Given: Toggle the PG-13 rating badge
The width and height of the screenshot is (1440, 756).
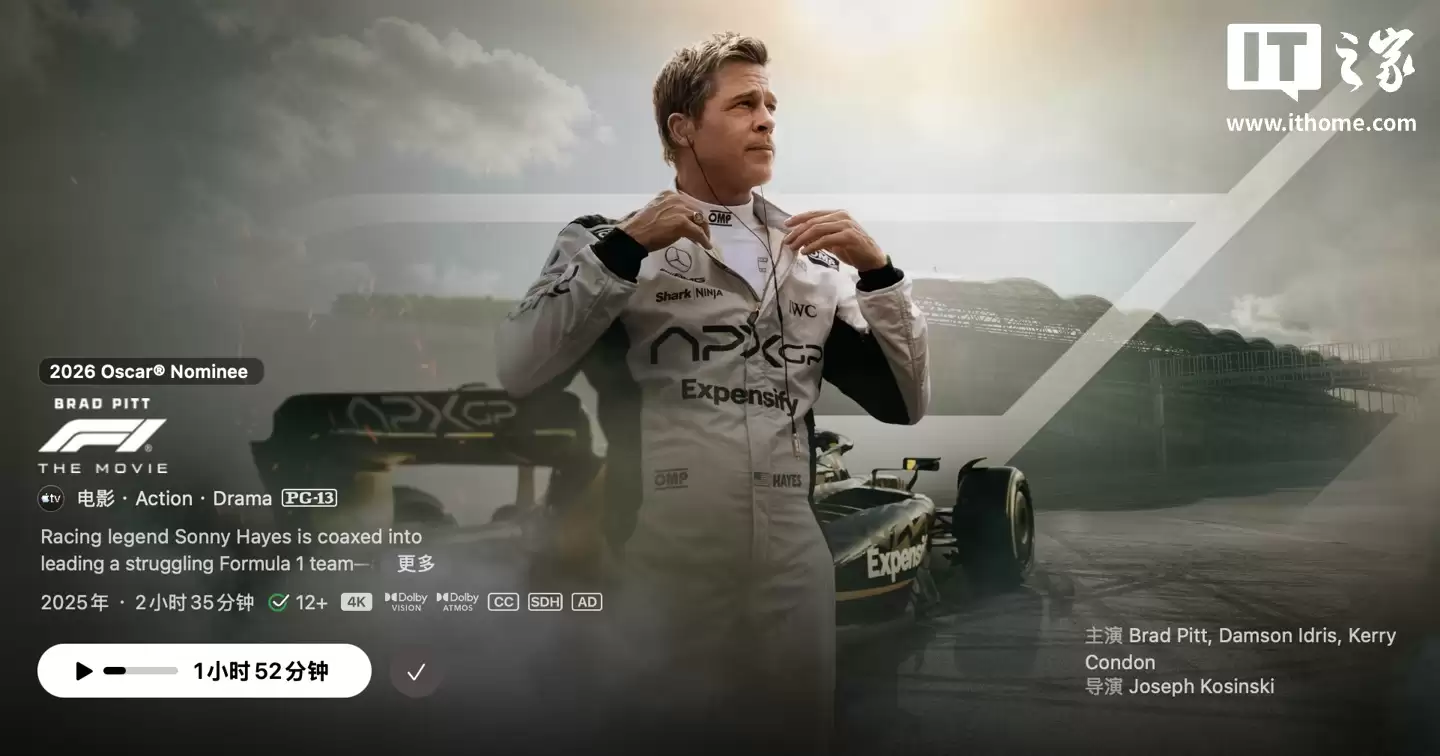Looking at the screenshot, I should 310,498.
